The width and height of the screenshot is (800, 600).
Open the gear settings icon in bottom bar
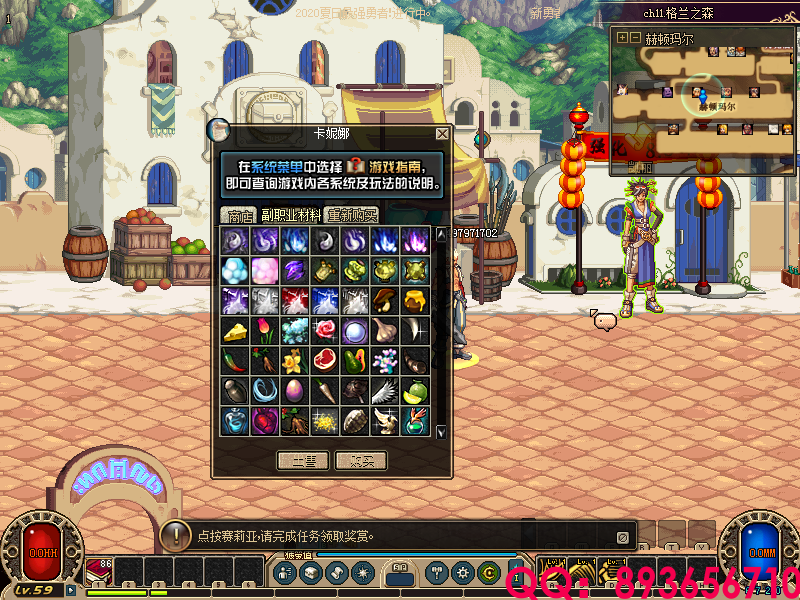pos(462,573)
